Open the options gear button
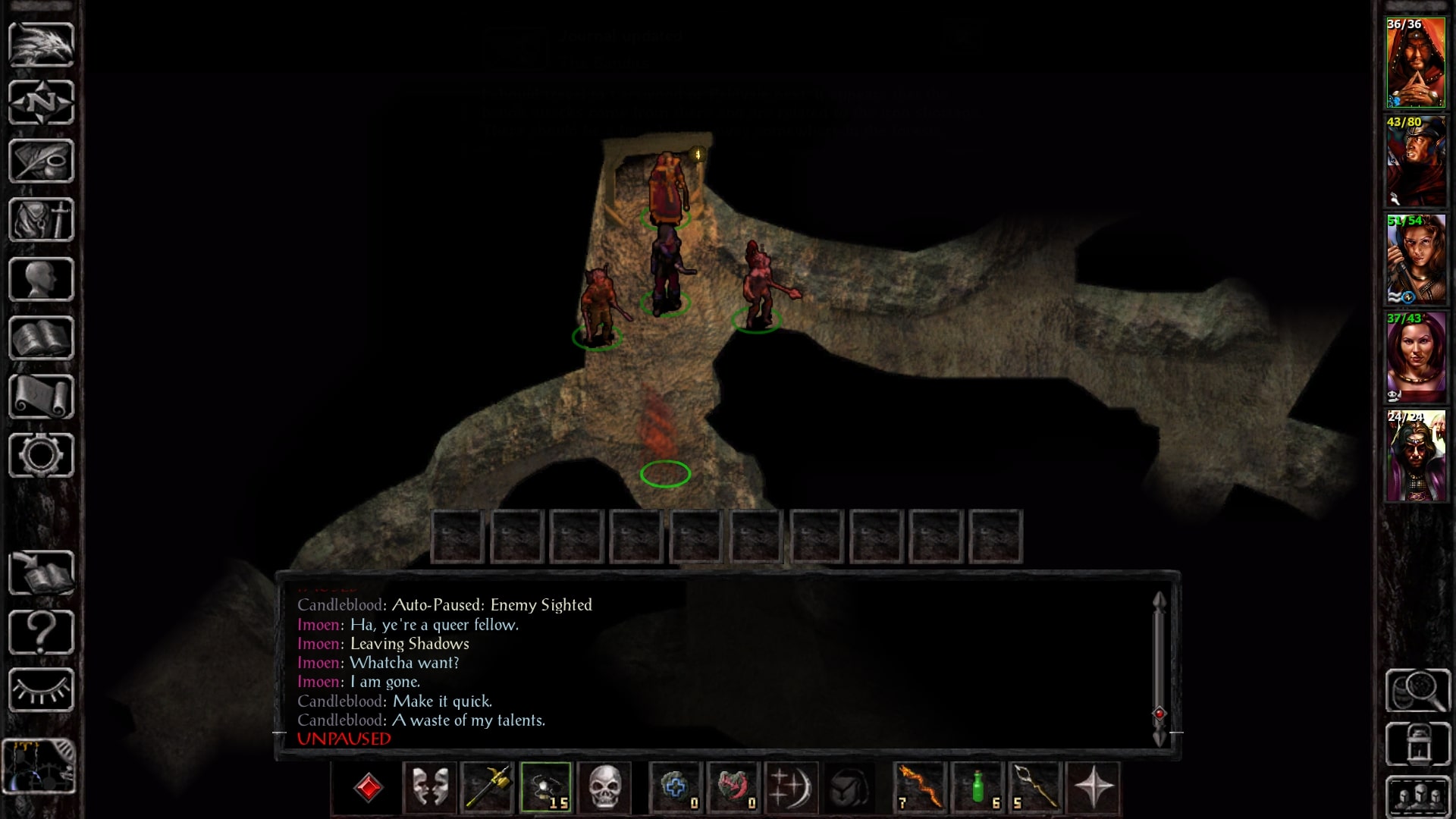Image resolution: width=1456 pixels, height=819 pixels. point(41,455)
